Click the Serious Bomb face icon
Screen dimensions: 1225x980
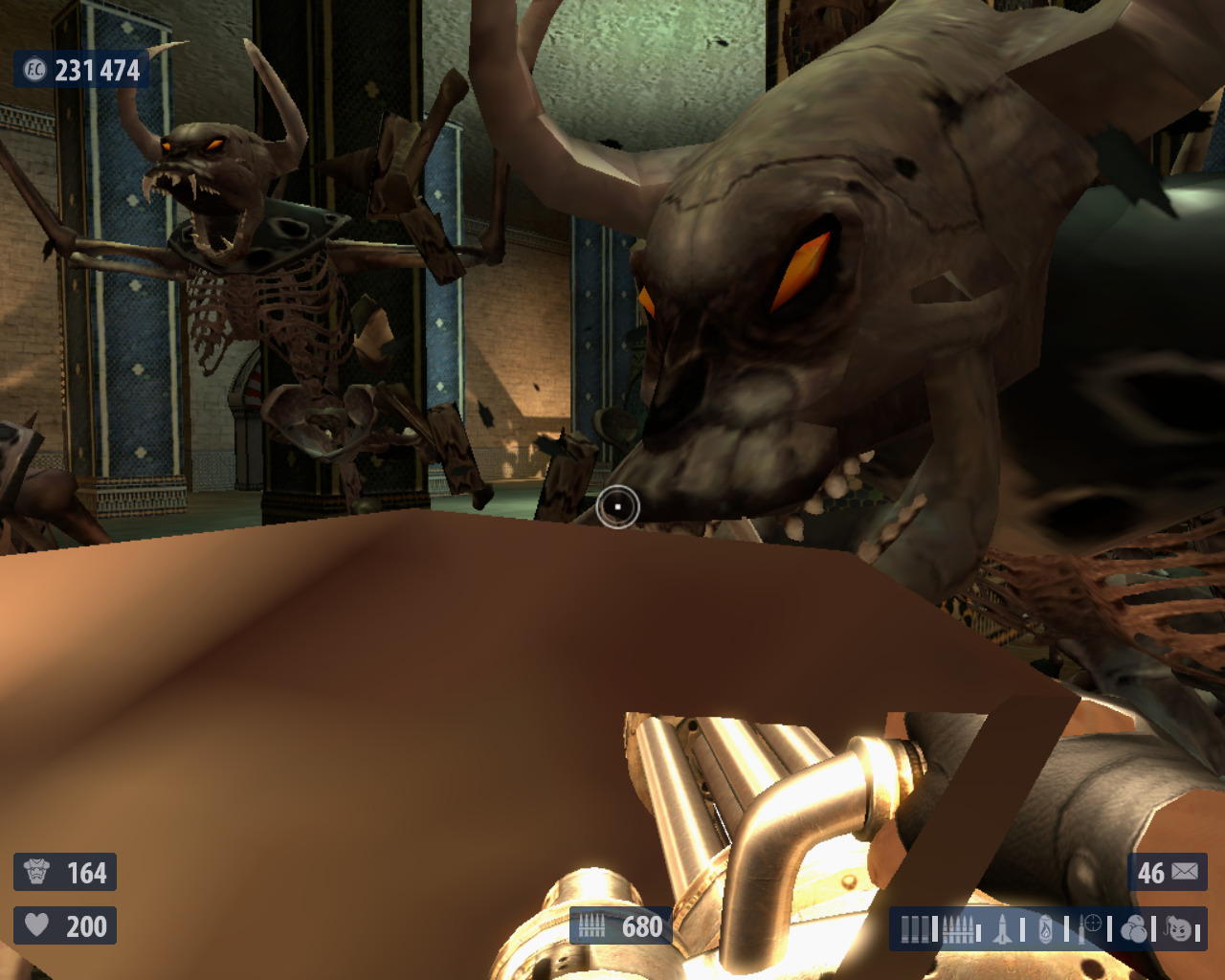tap(1179, 928)
